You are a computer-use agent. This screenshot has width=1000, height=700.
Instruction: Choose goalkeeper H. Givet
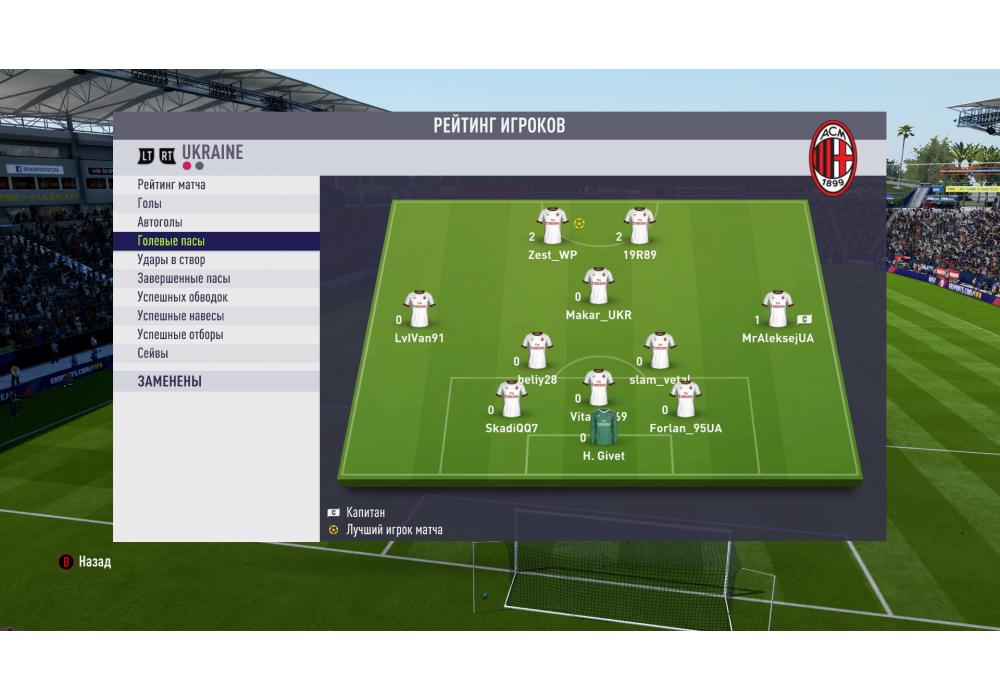click(x=603, y=430)
